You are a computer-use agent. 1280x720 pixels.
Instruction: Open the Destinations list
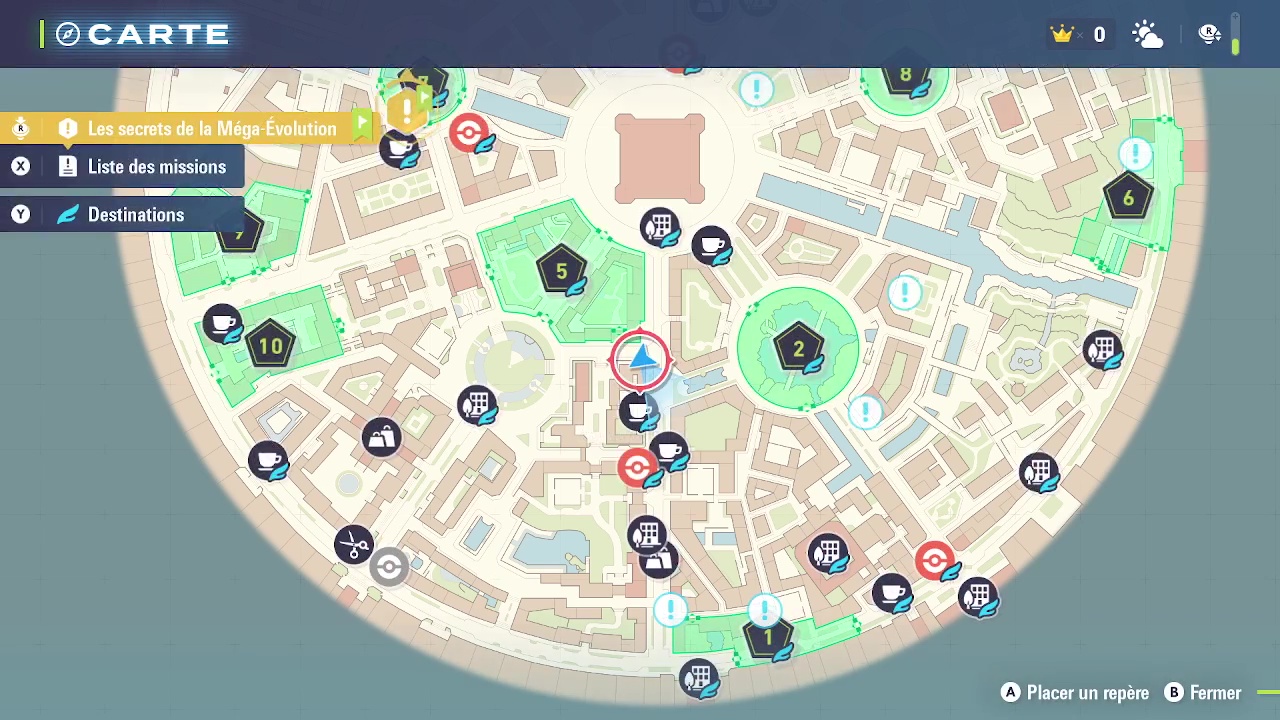136,214
